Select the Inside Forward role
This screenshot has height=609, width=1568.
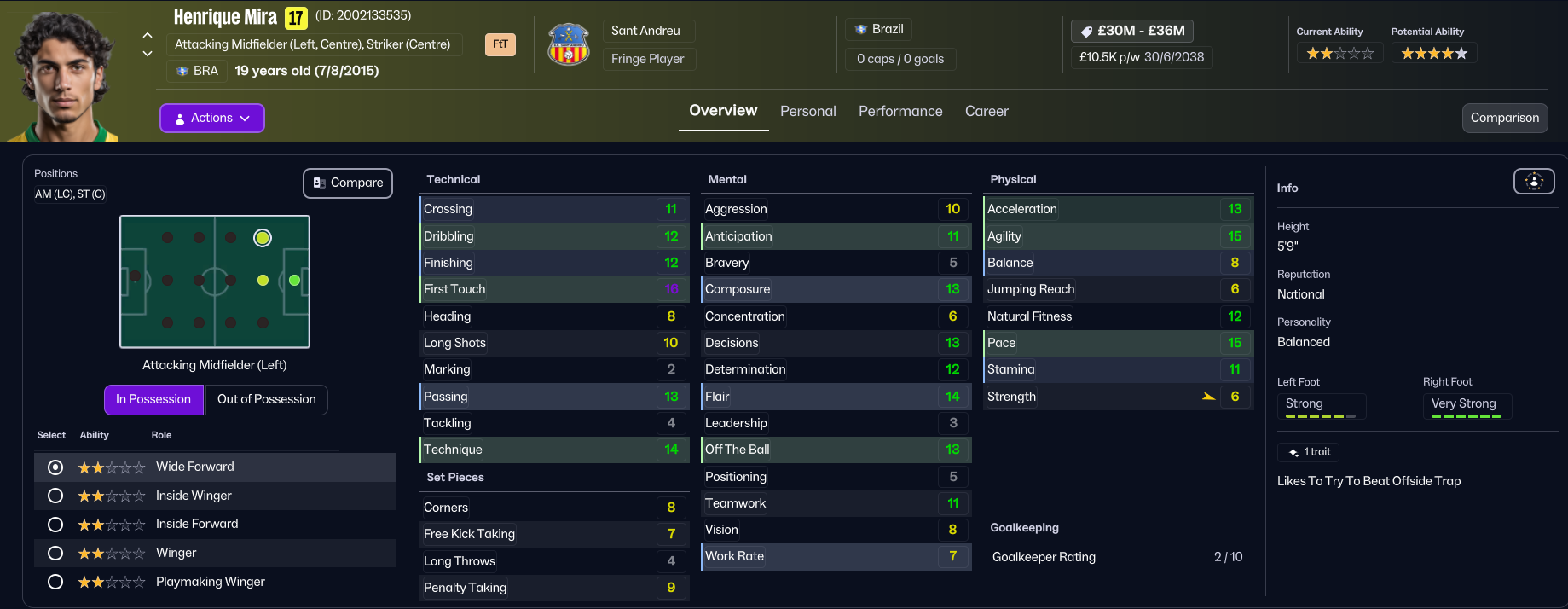(x=55, y=524)
